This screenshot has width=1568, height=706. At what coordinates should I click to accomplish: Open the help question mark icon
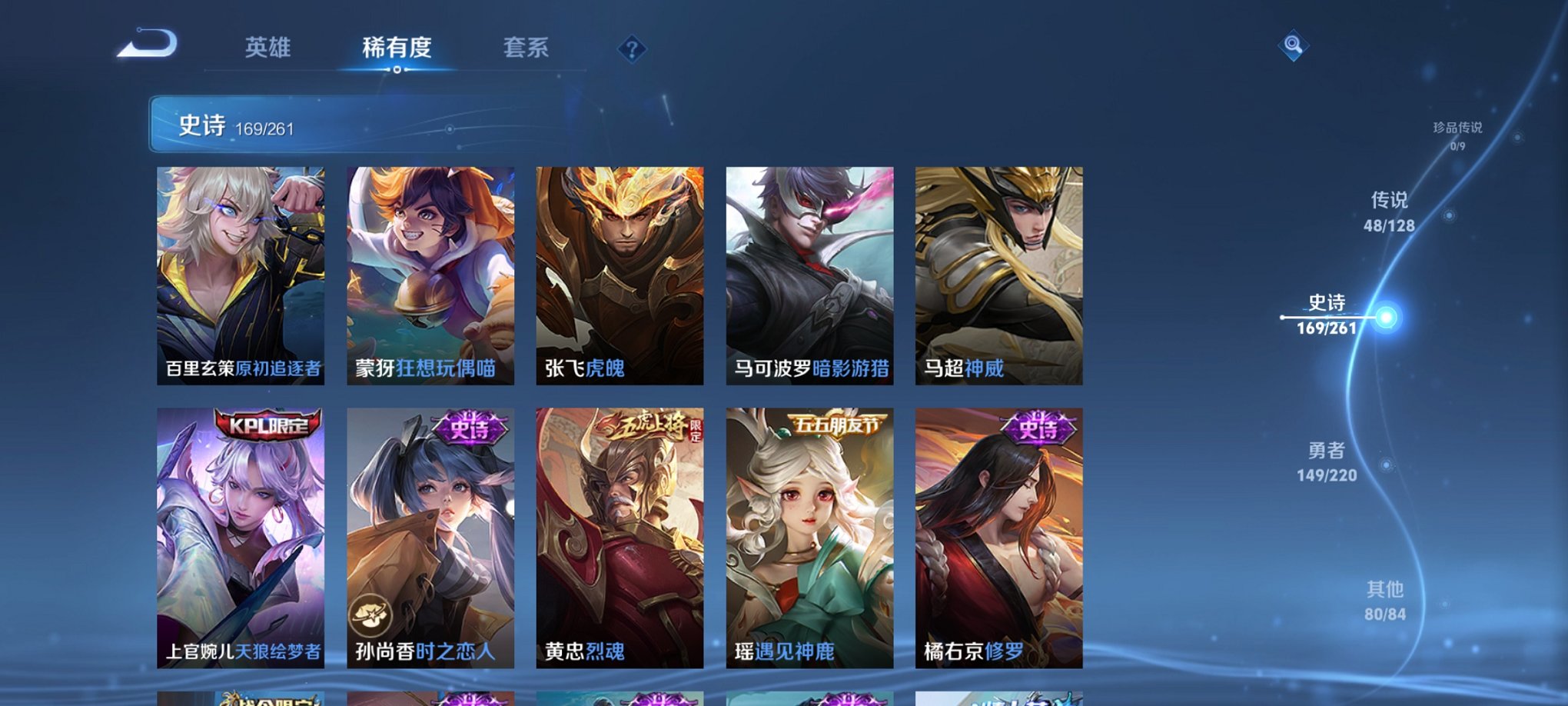632,51
